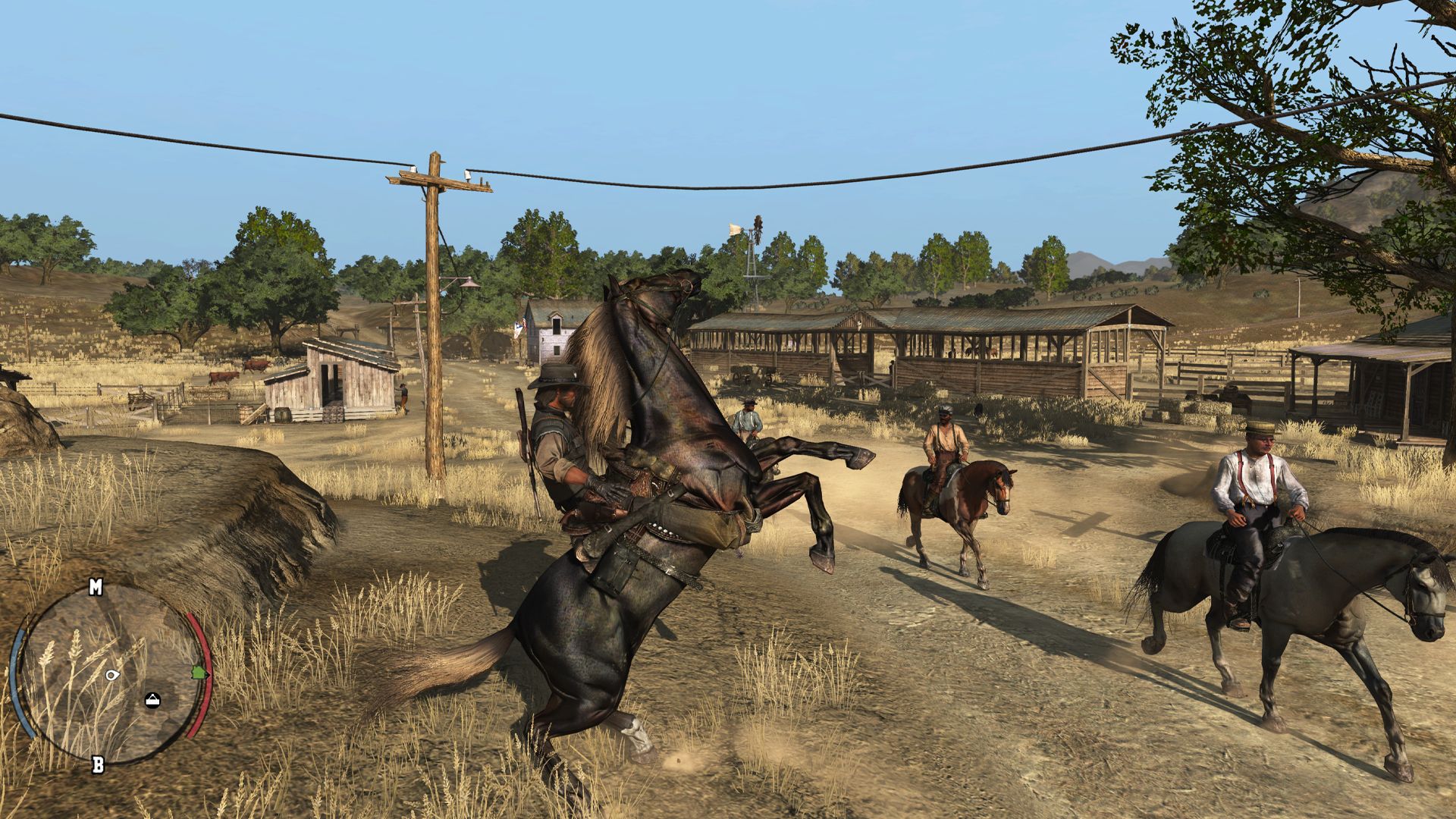Click the 'M' mission marker above minimap
1456x819 pixels.
point(96,588)
